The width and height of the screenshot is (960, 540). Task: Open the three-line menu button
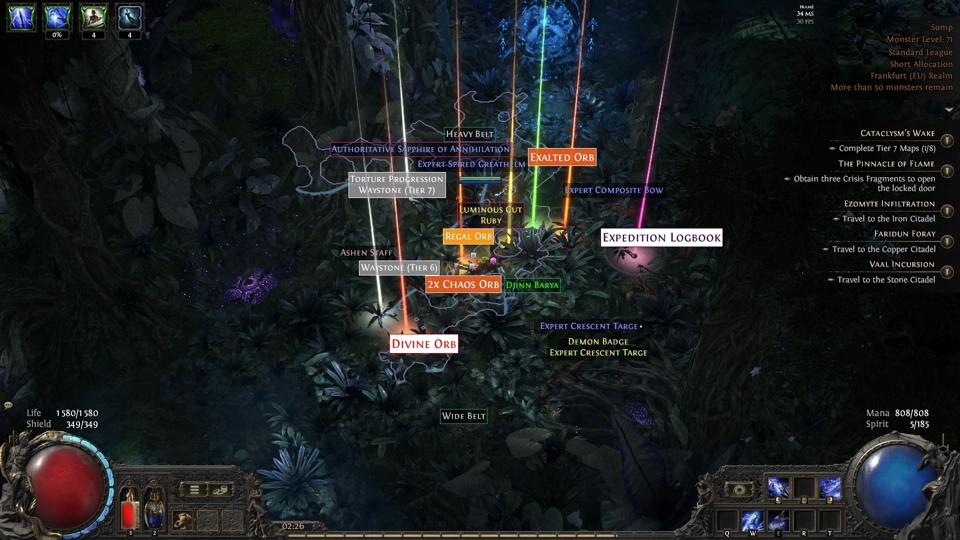click(196, 489)
